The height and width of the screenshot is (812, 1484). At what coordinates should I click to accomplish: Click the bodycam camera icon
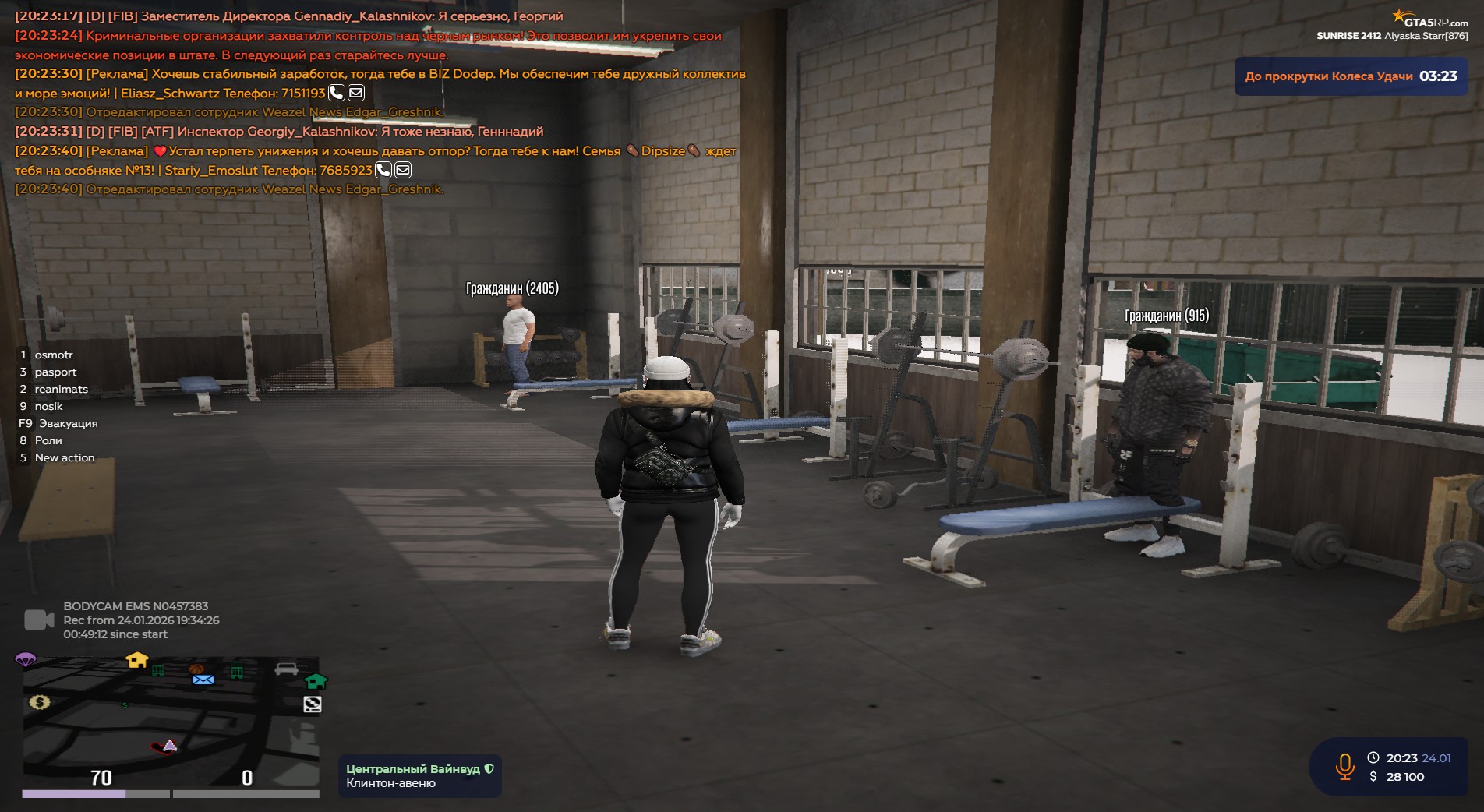tap(39, 620)
